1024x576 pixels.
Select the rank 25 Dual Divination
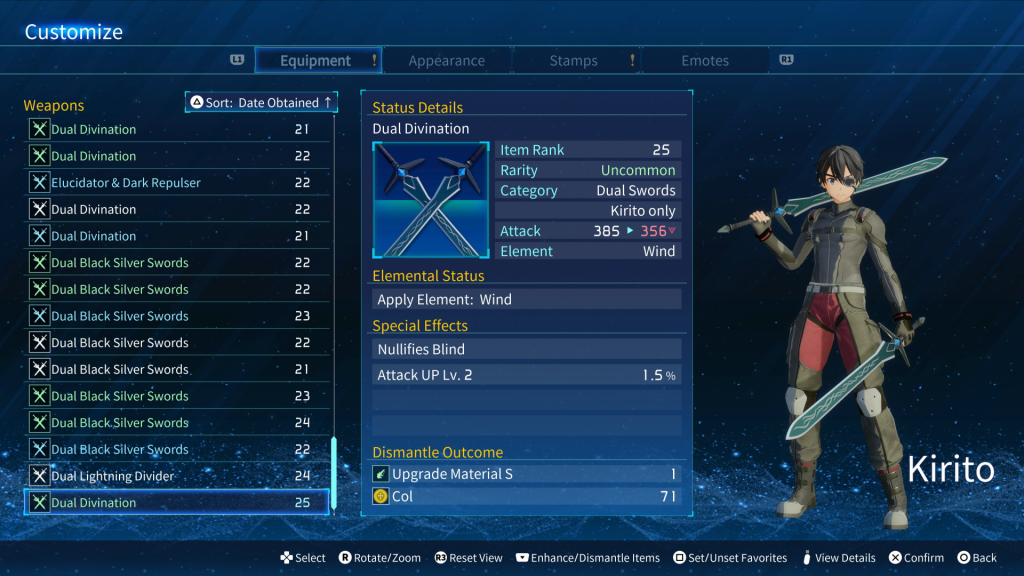coord(176,503)
